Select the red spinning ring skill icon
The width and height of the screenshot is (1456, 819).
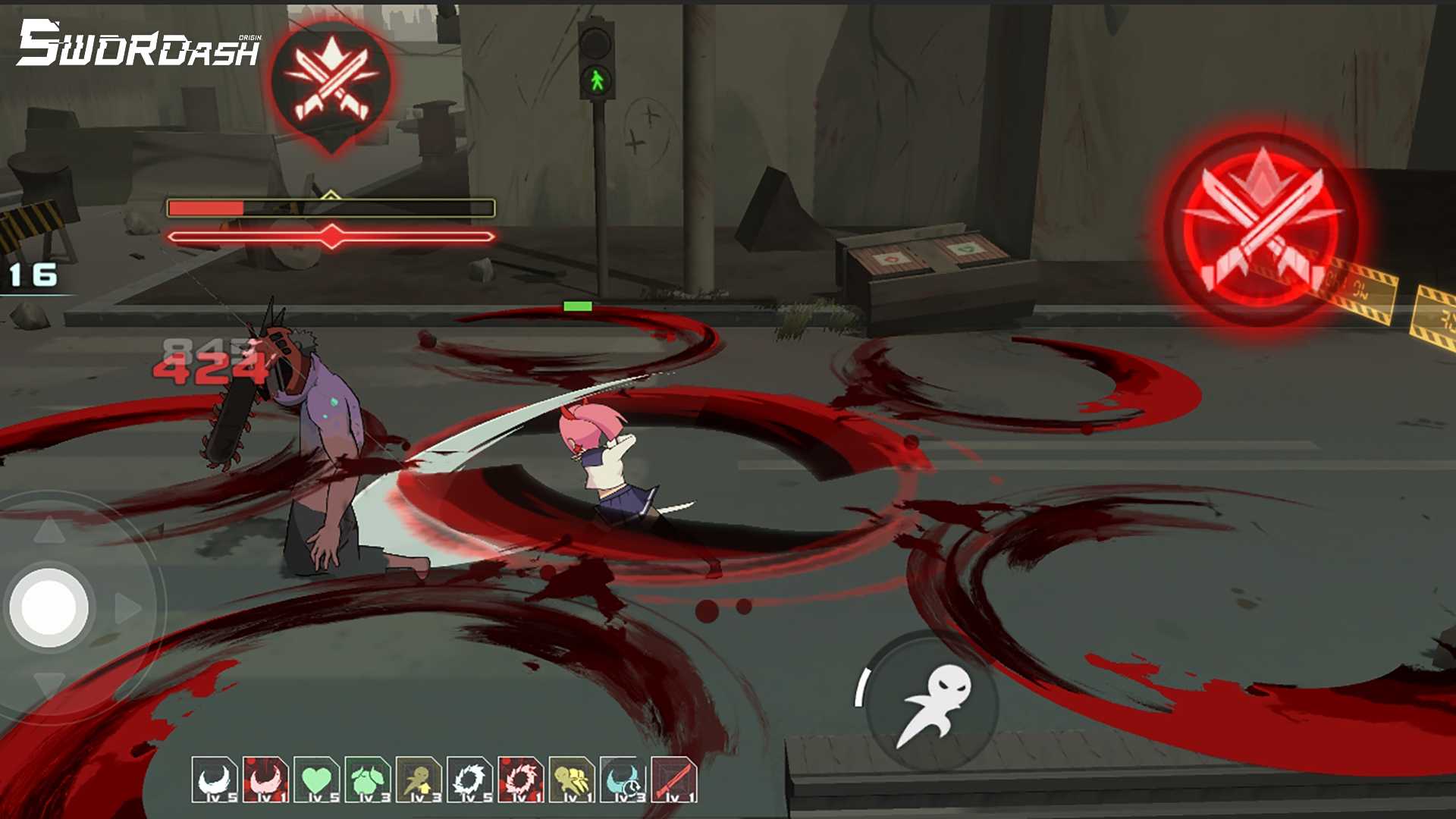tap(521, 780)
